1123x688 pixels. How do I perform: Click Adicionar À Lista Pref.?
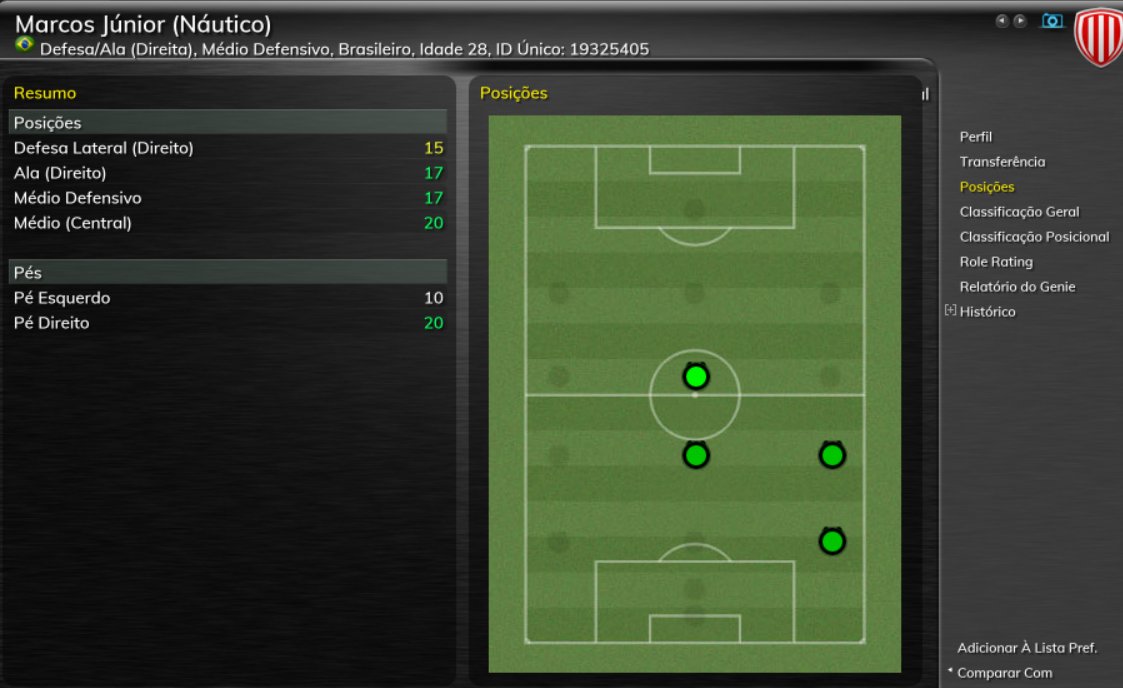coord(1027,648)
